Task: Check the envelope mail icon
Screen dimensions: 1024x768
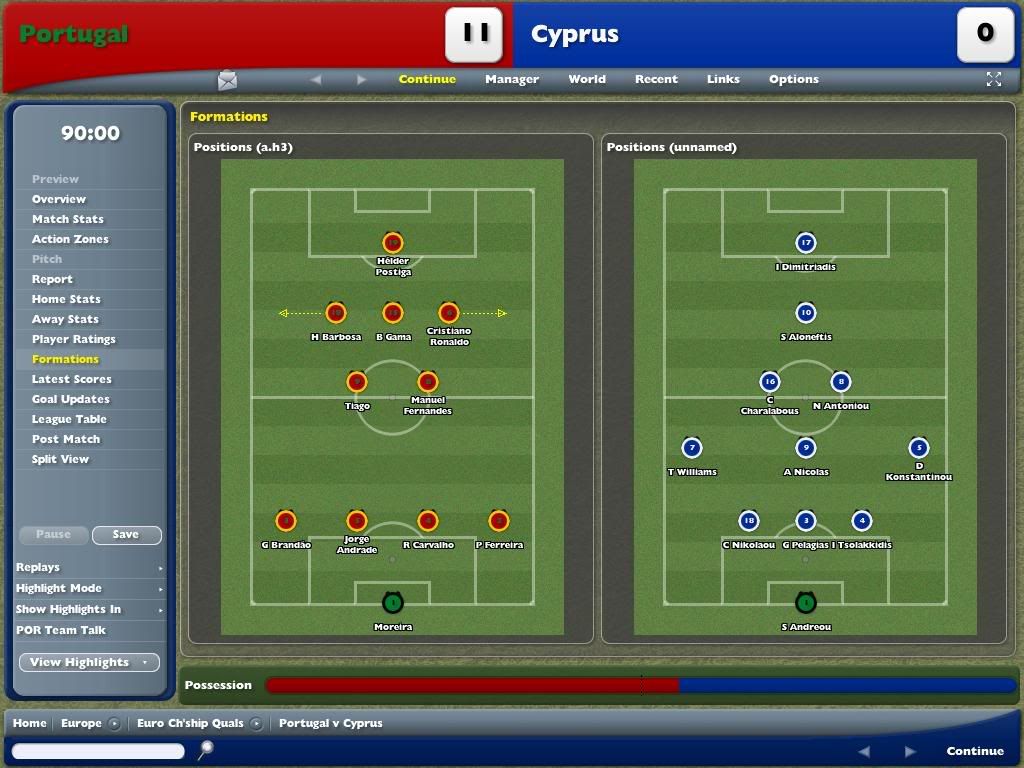Action: [x=228, y=80]
